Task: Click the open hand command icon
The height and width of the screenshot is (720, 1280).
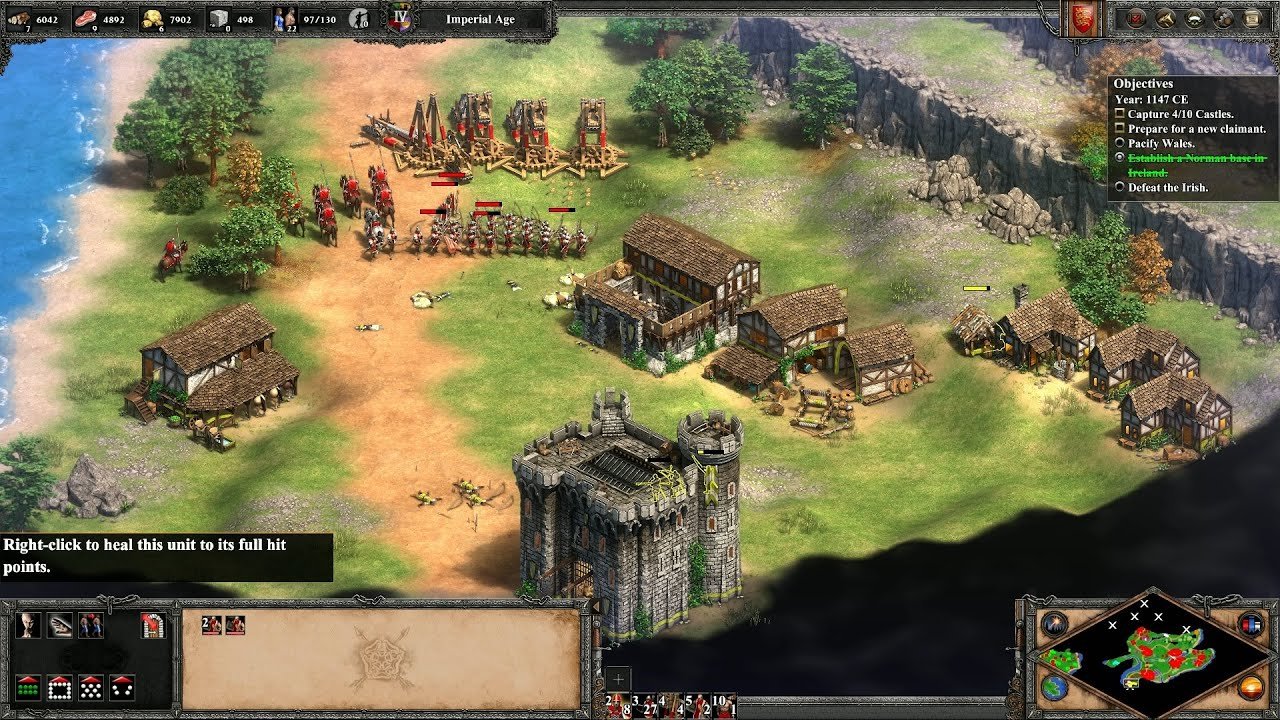Action: (x=60, y=625)
